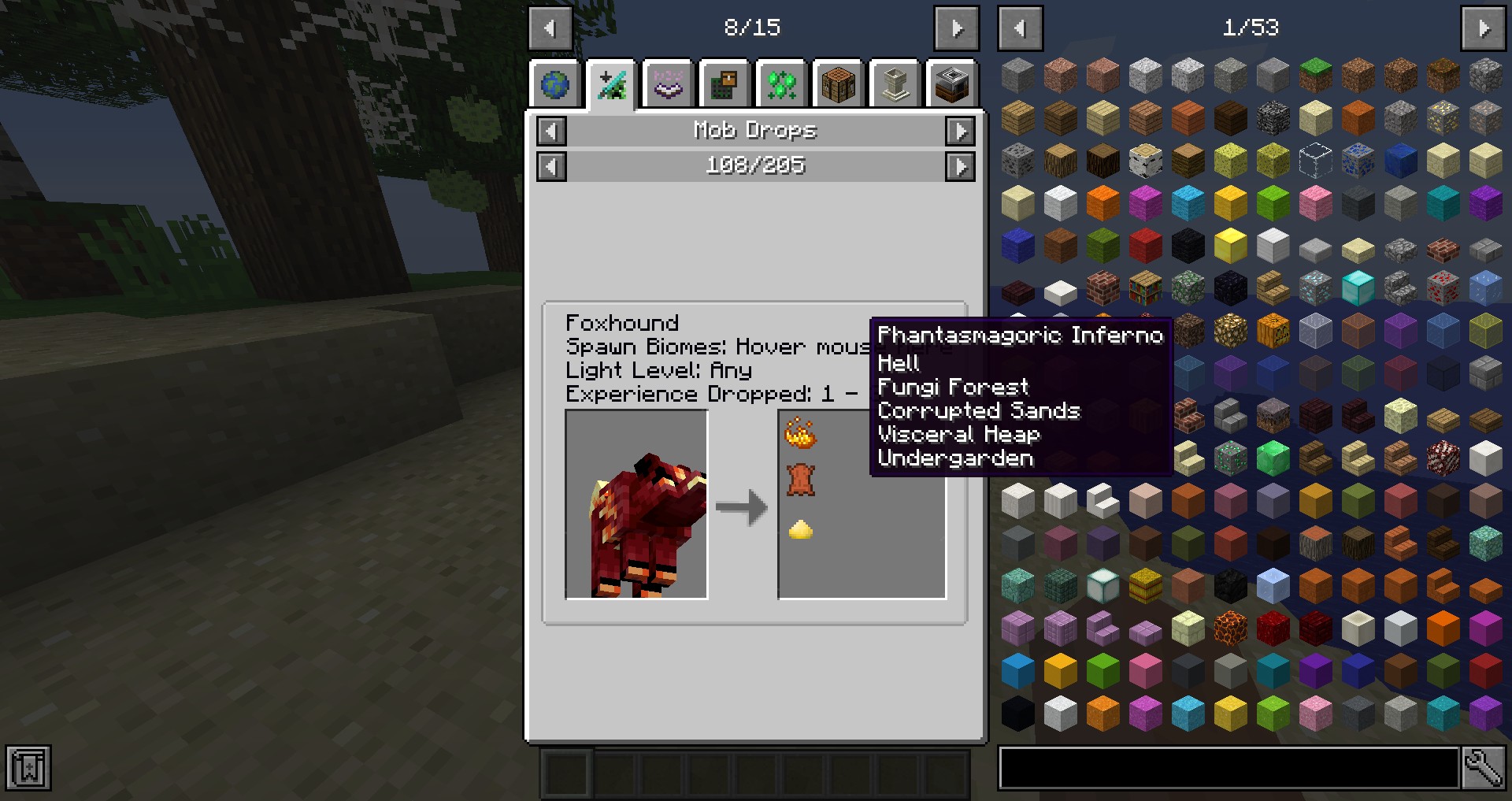Flip item list to the next page
The image size is (1512, 801).
(x=1484, y=28)
